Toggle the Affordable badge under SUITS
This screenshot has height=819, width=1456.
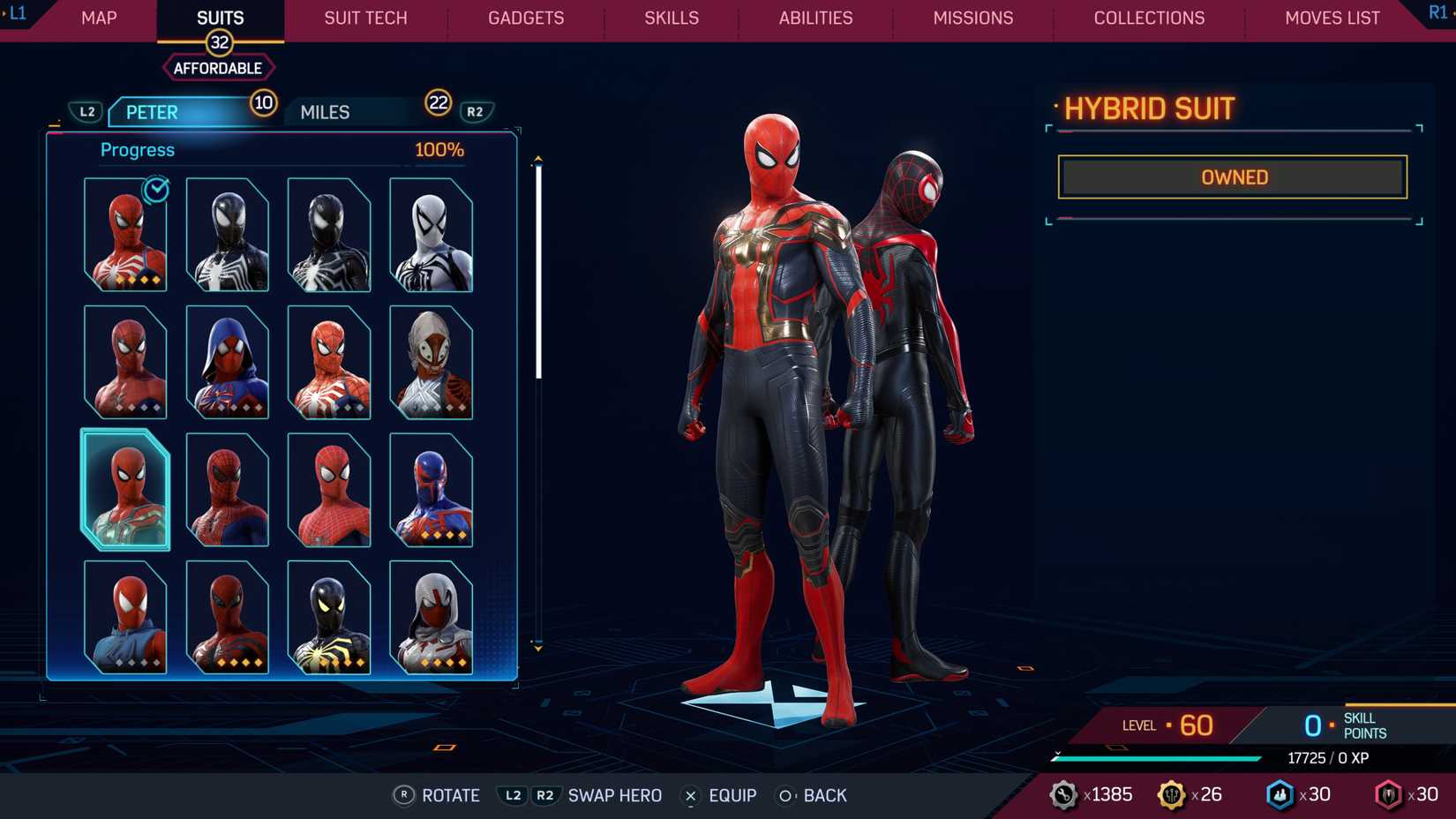[x=218, y=67]
